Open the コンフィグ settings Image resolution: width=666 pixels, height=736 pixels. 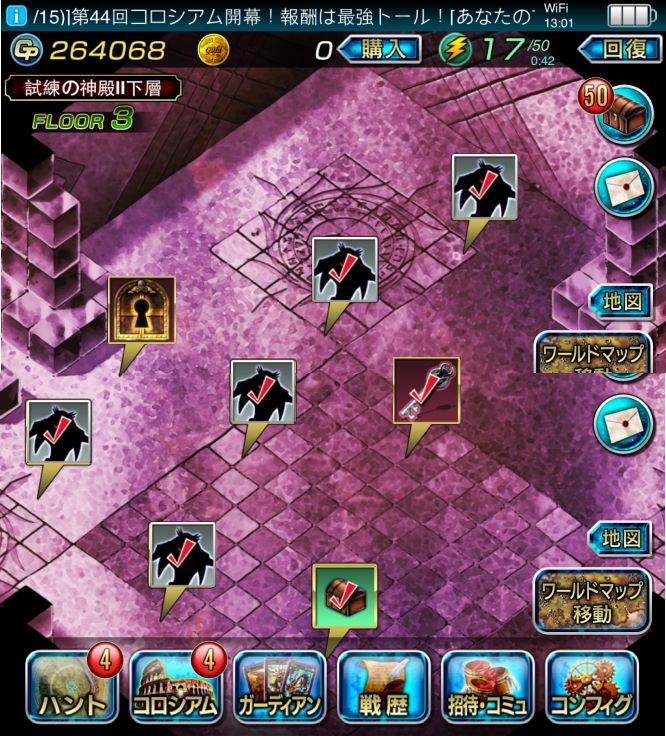[x=591, y=687]
